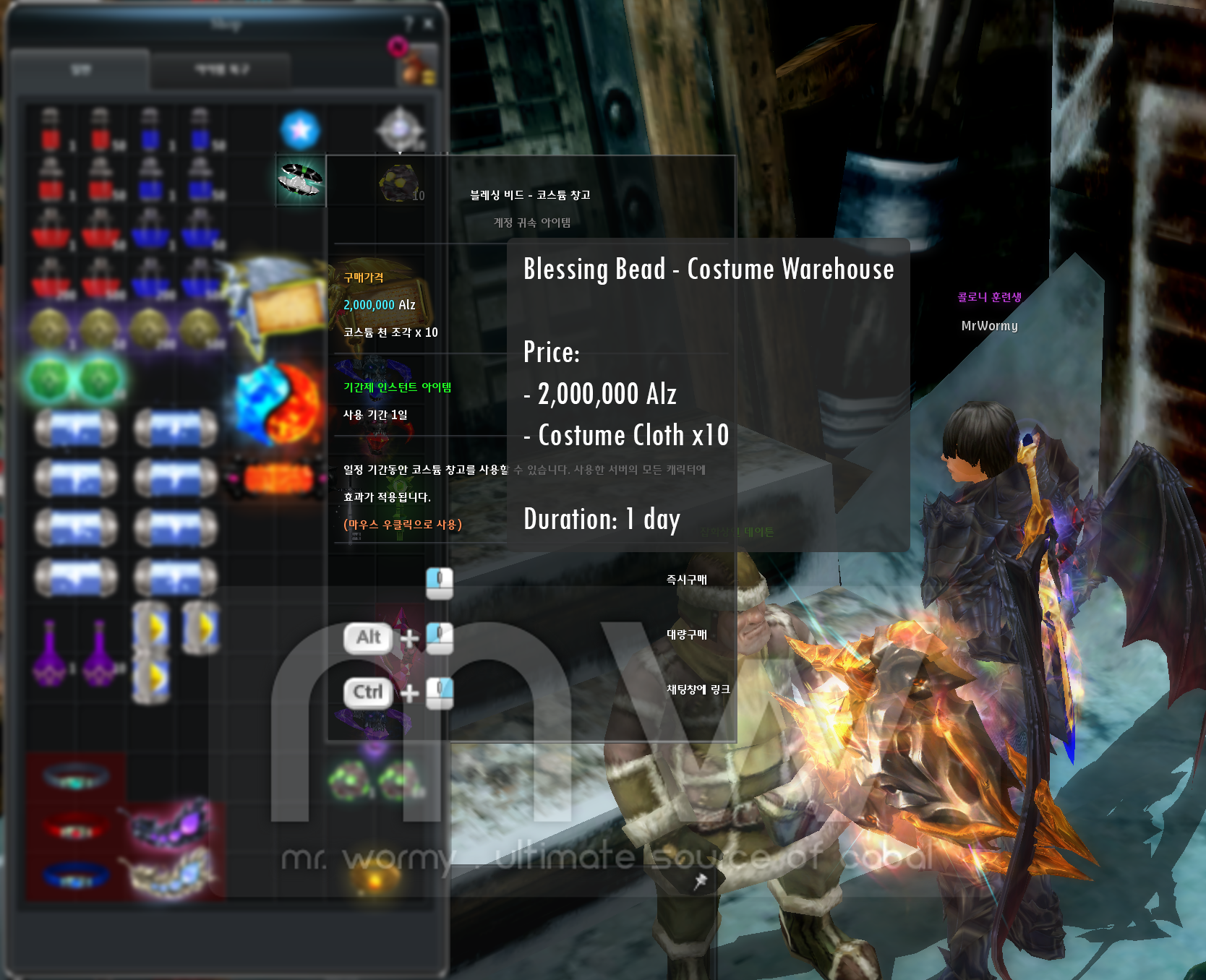Select the fire and ice orb item

(x=278, y=403)
